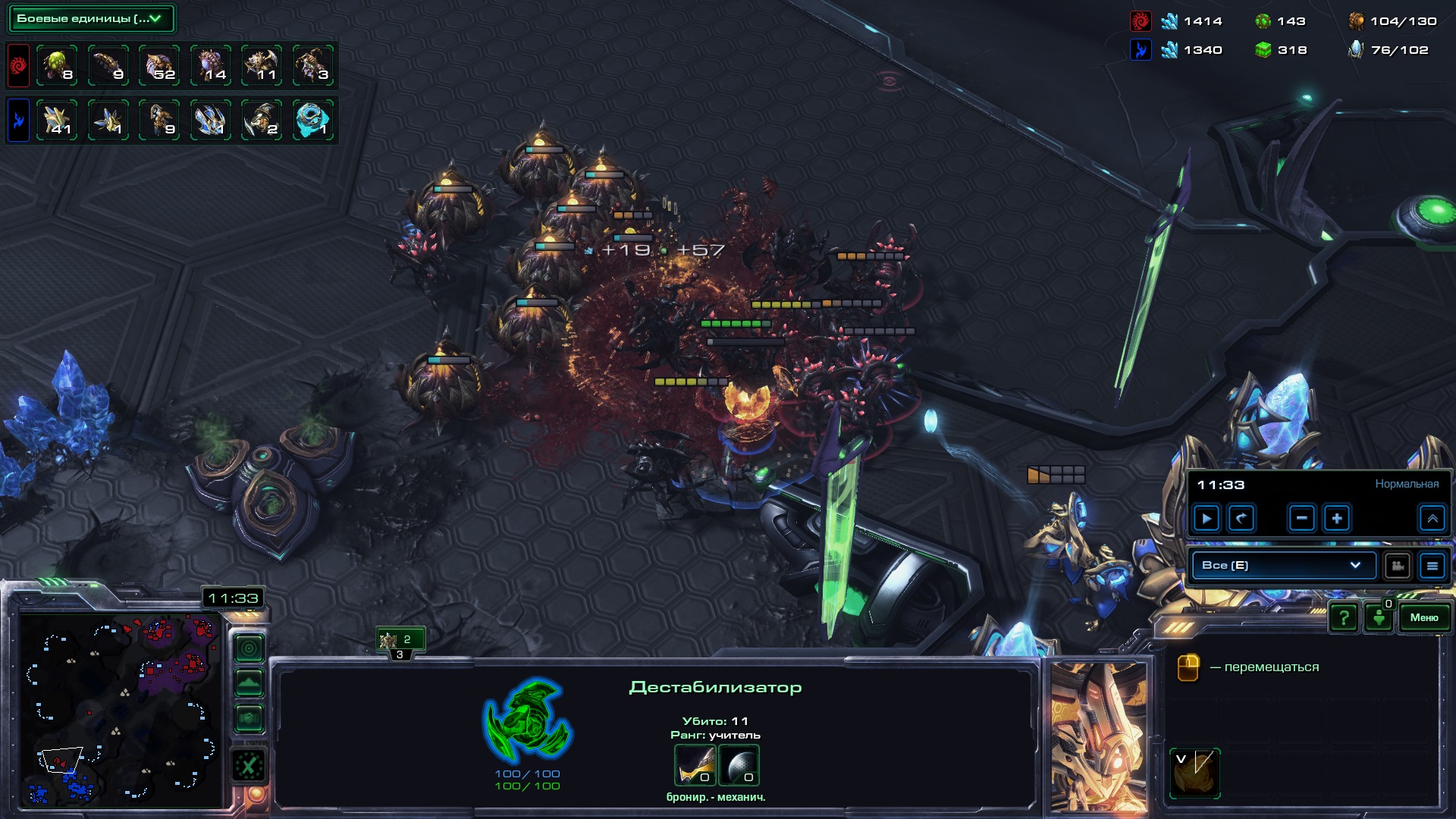Click the replay play button
This screenshot has width=1456, height=819.
[x=1207, y=519]
